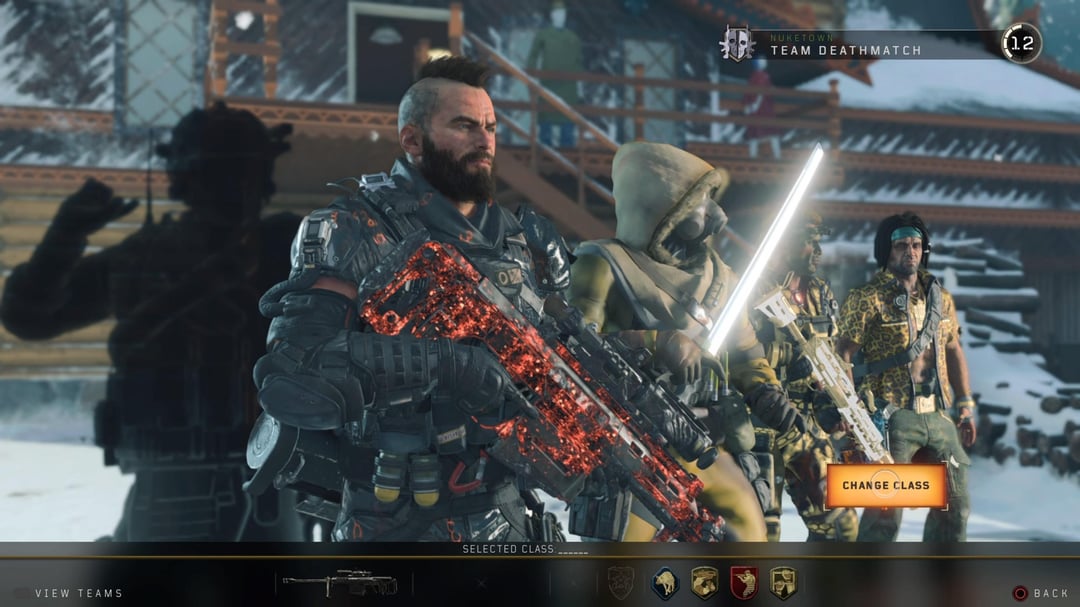Select the red shield aiming-soldier perk icon
The image size is (1080, 607).
point(743,583)
